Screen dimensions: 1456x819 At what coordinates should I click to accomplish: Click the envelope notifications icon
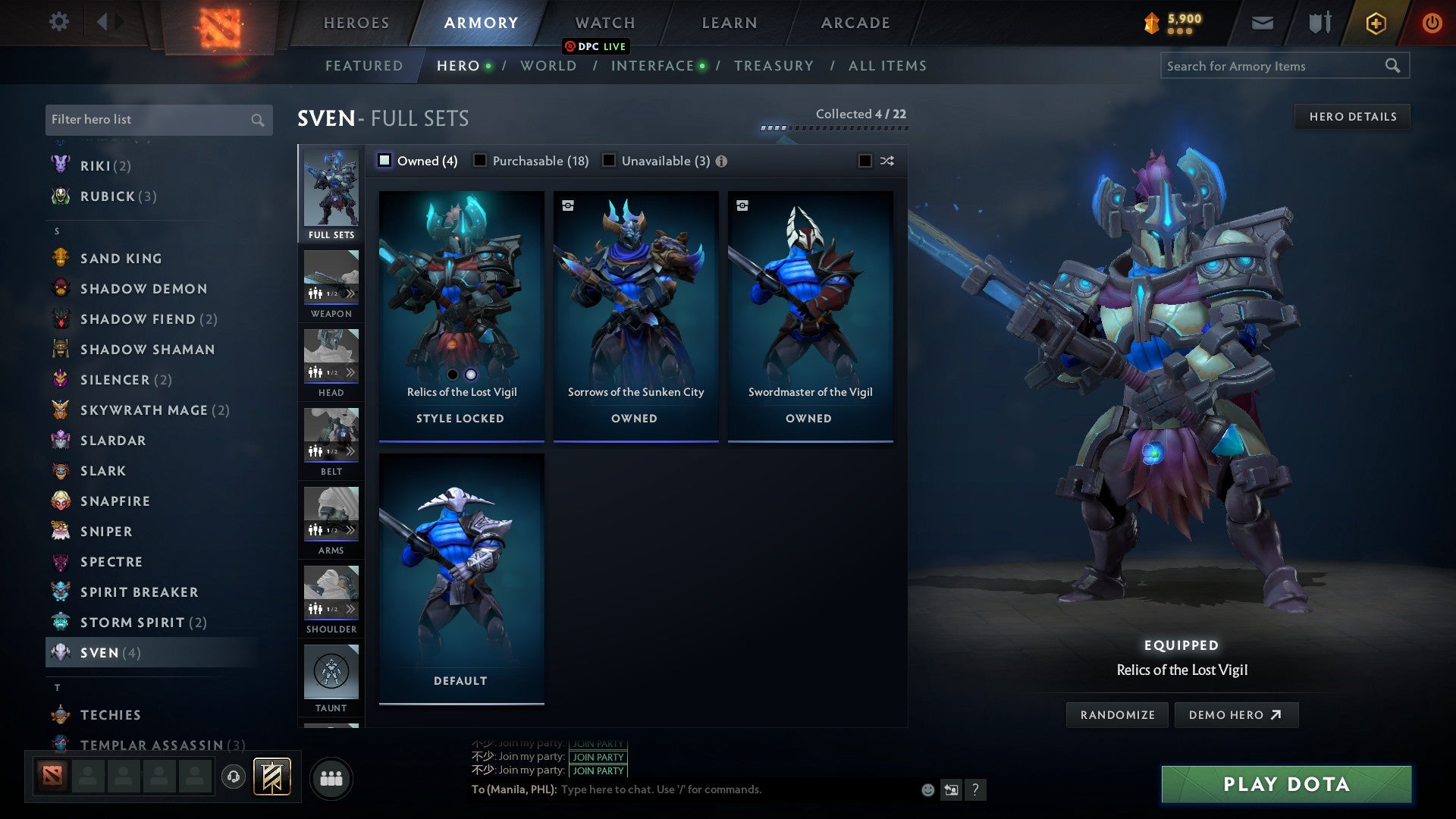click(1263, 22)
